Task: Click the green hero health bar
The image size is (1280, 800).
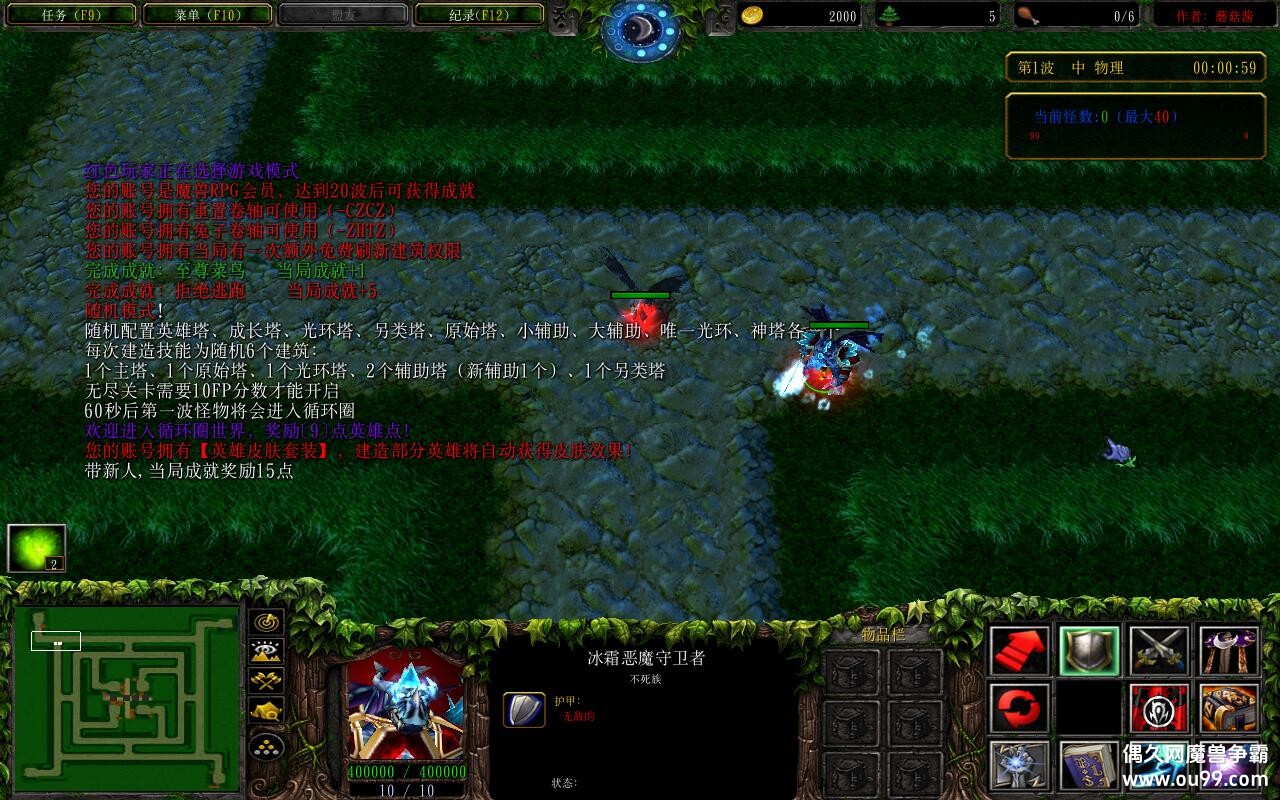Action: pyautogui.click(x=838, y=325)
